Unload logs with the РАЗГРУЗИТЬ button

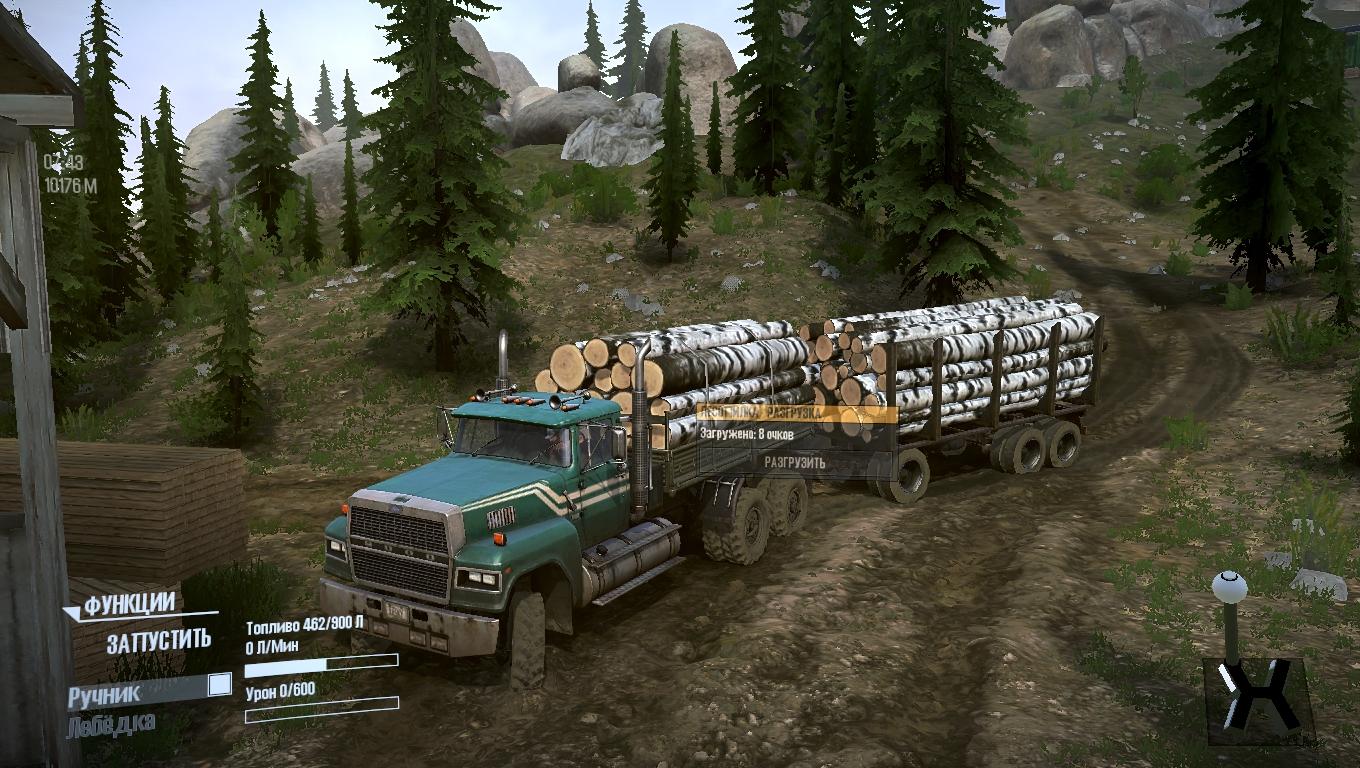(x=795, y=462)
